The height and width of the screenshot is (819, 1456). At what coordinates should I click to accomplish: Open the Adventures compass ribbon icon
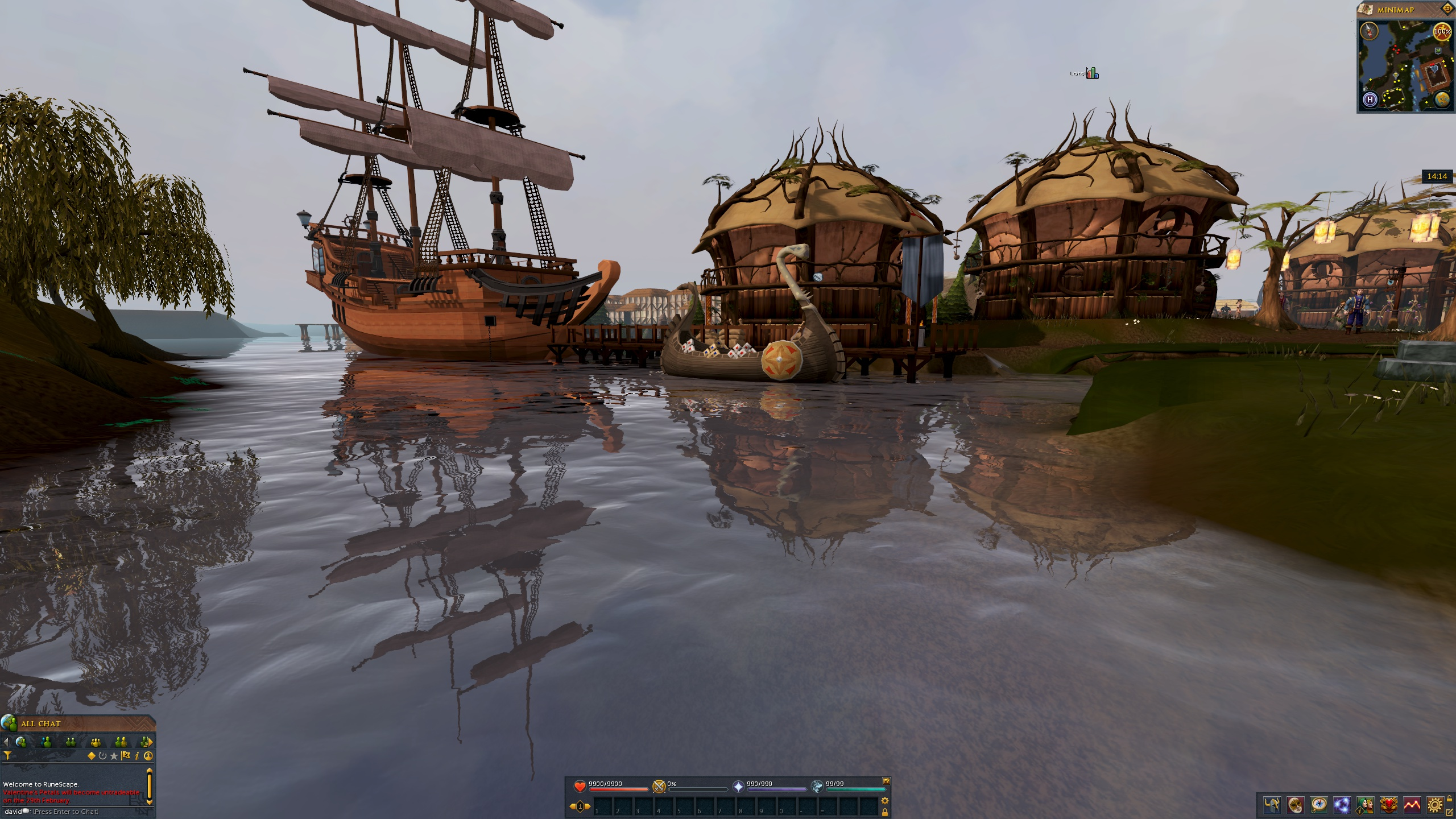pos(1318,805)
